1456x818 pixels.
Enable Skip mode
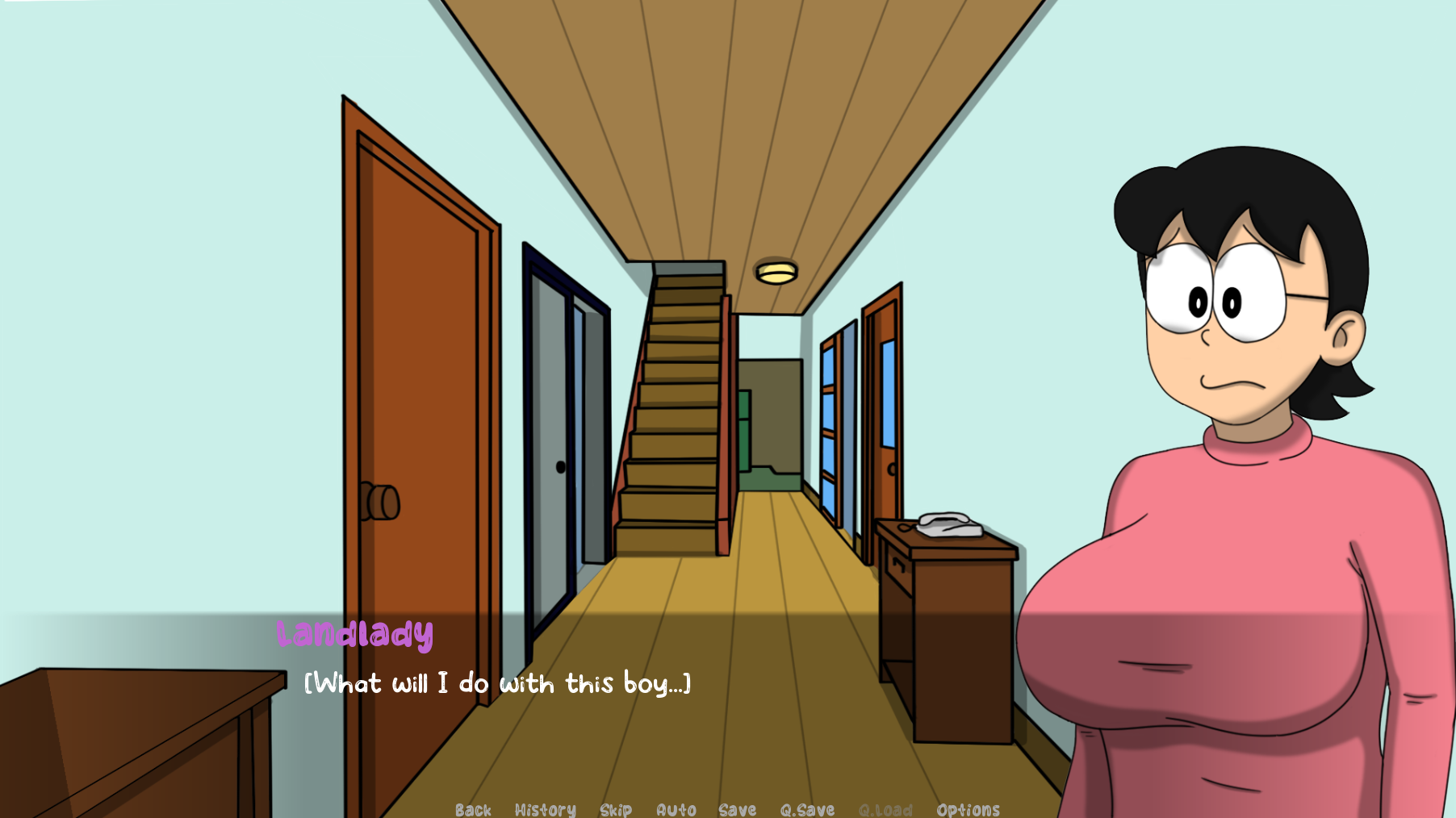click(x=616, y=809)
